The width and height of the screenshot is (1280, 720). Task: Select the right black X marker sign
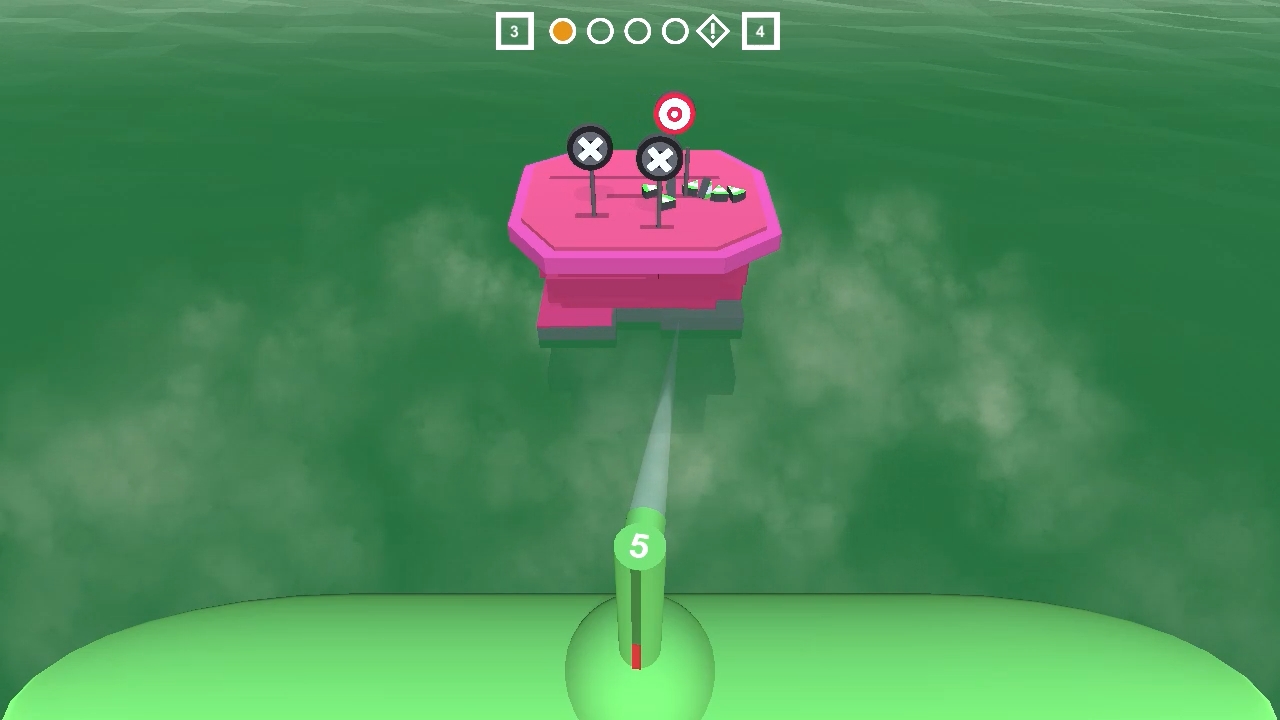(x=660, y=156)
